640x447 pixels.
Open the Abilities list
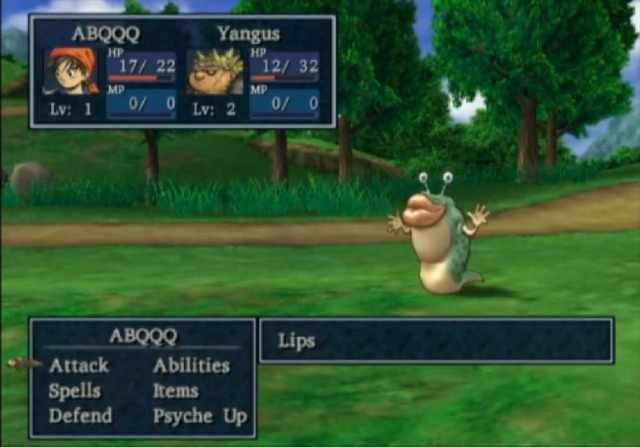coord(191,366)
